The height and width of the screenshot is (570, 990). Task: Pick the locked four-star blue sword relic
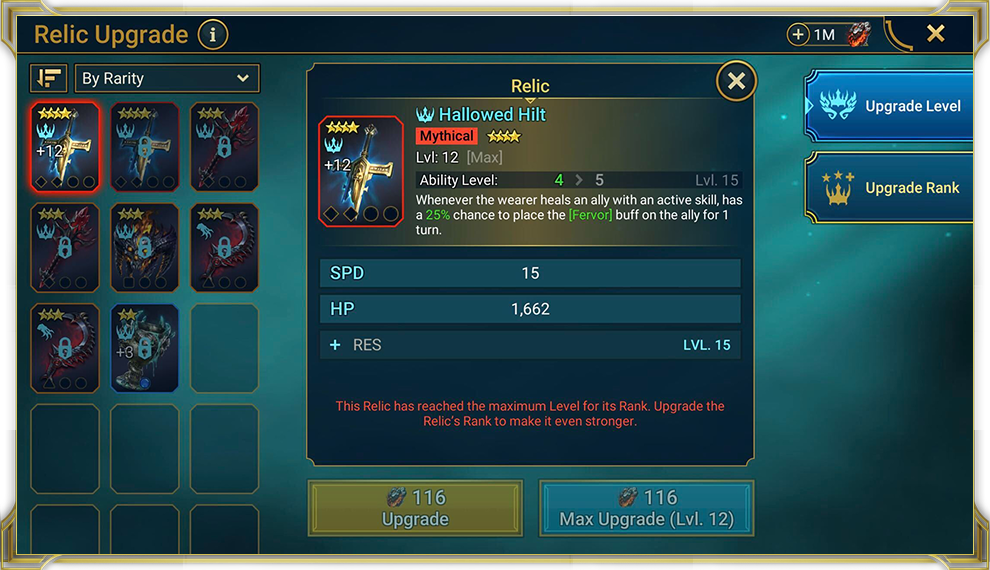pyautogui.click(x=145, y=146)
